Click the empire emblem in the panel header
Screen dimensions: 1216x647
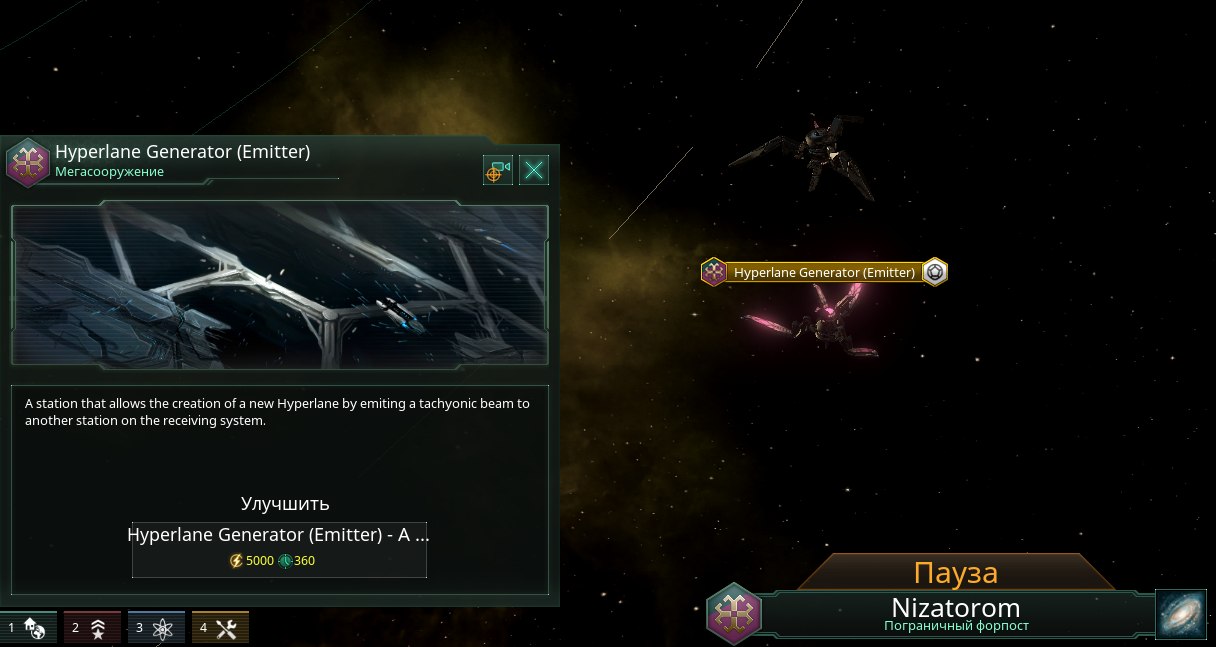(x=27, y=161)
